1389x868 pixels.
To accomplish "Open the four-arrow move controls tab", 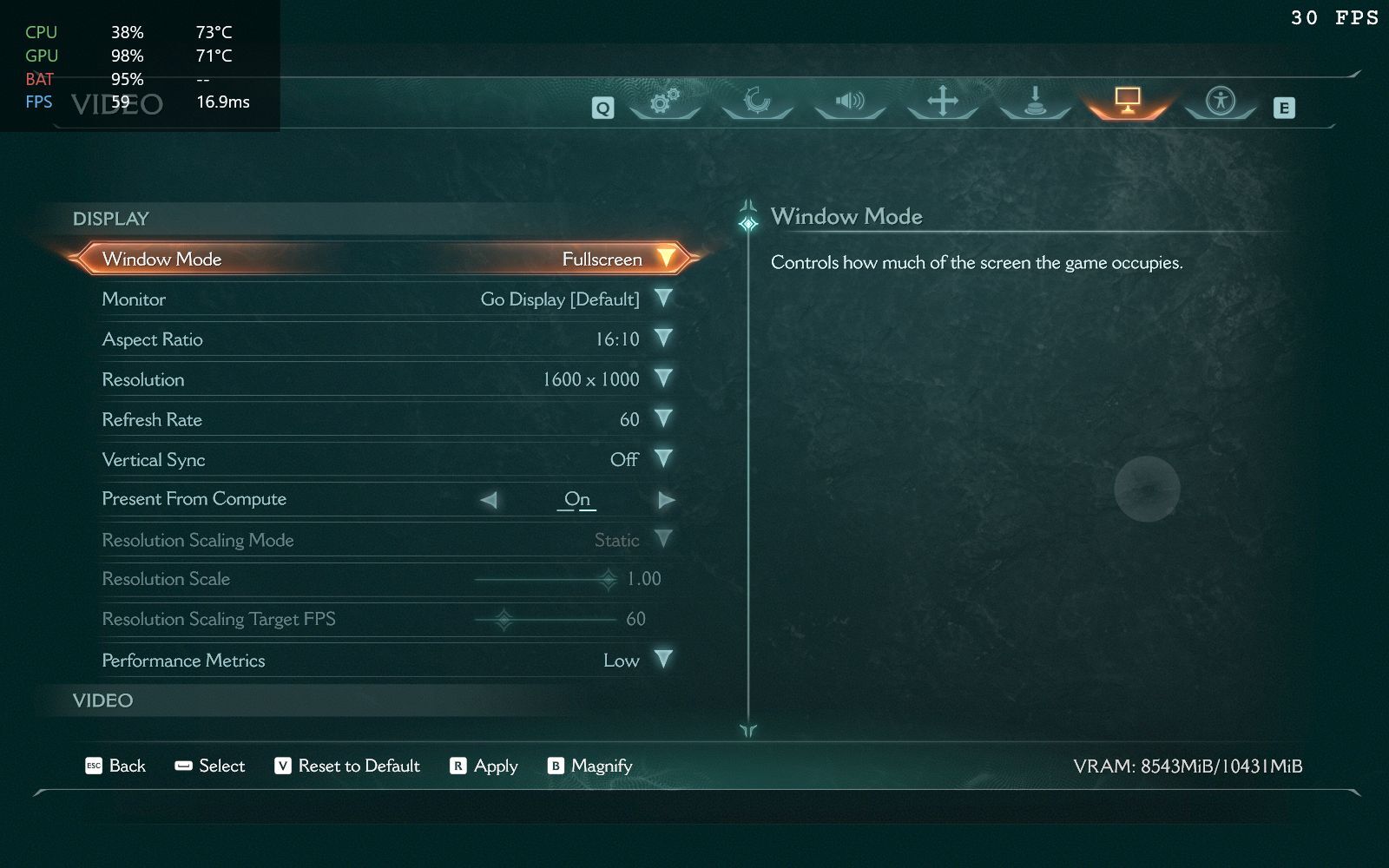I will [943, 102].
